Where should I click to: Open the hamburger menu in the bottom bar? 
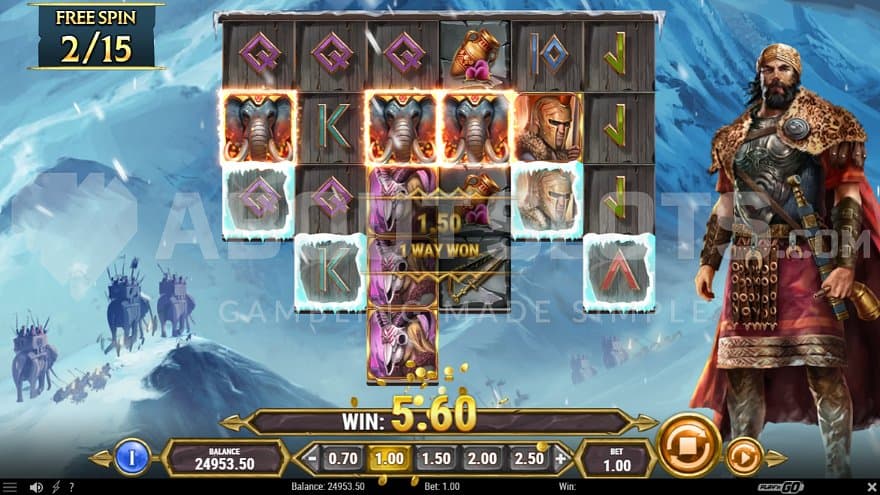click(11, 487)
